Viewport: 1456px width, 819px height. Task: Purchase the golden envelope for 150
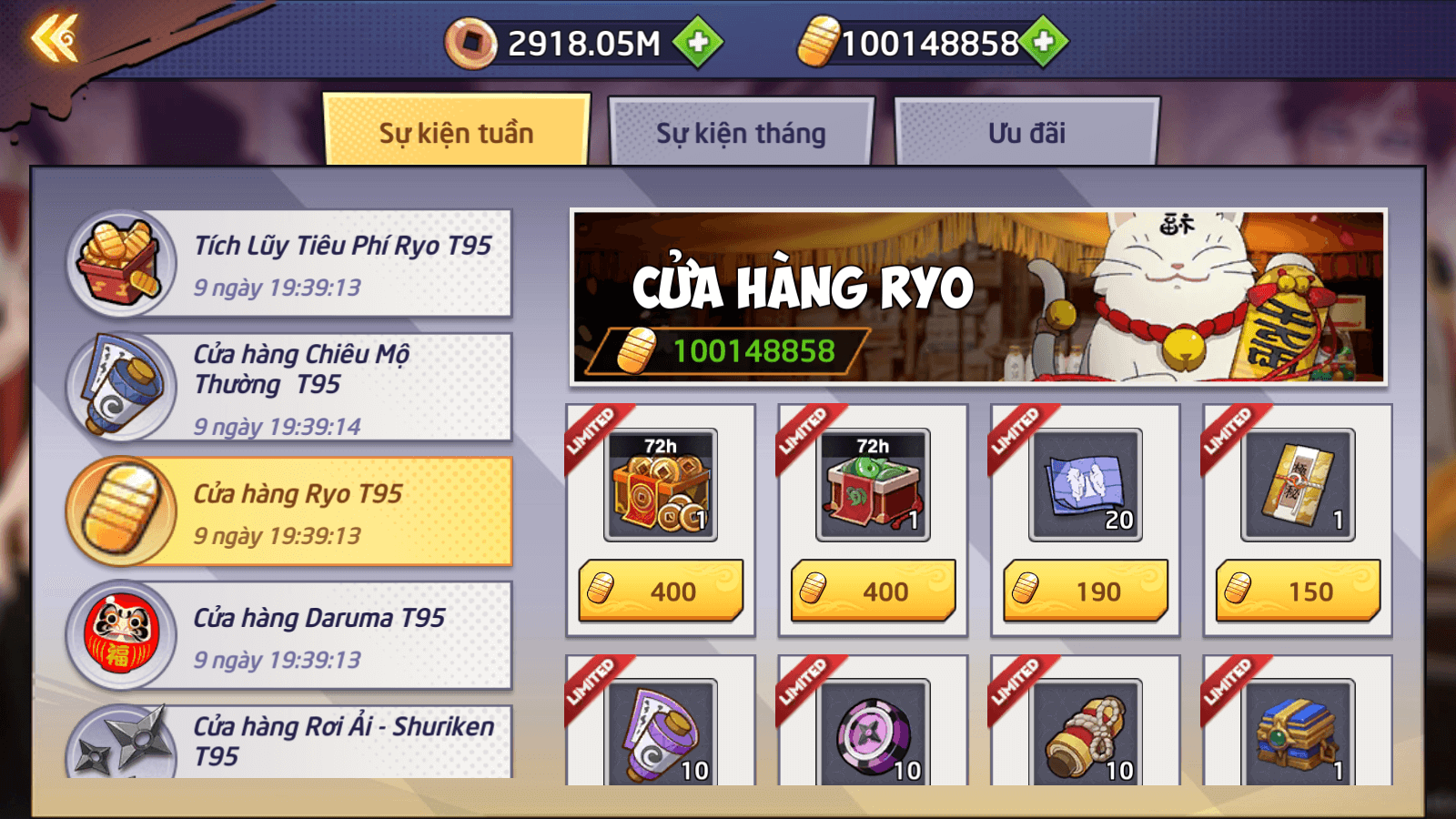tap(1298, 591)
